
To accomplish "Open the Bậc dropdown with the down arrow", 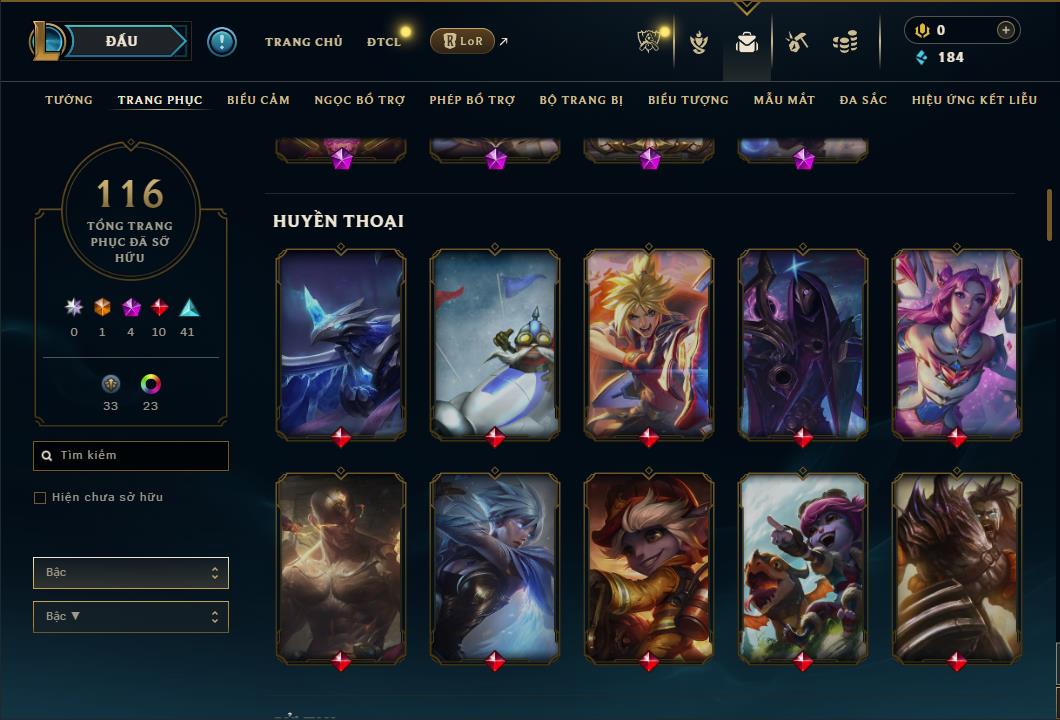I will click(130, 617).
